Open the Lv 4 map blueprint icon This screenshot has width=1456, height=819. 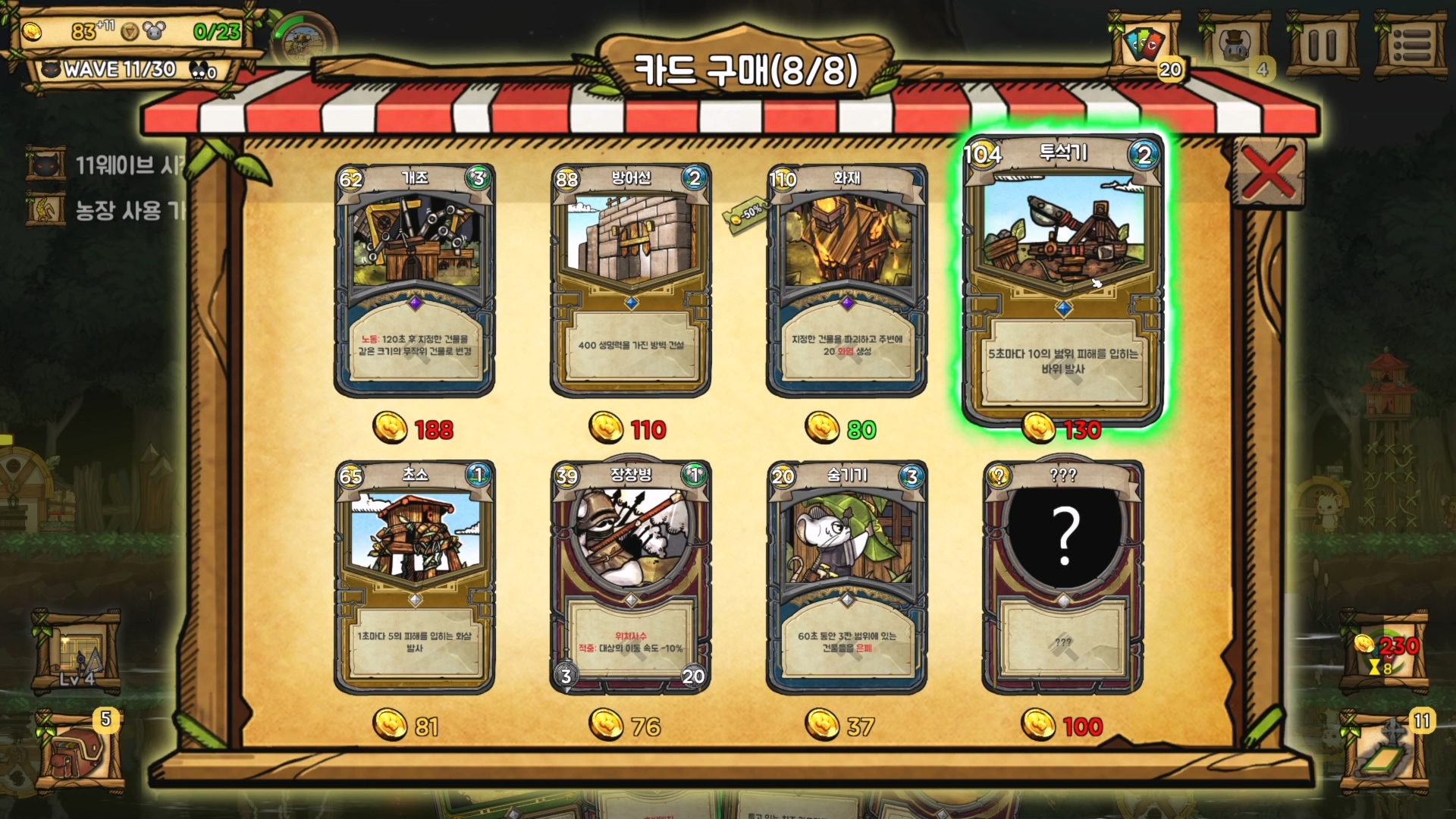pyautogui.click(x=77, y=651)
